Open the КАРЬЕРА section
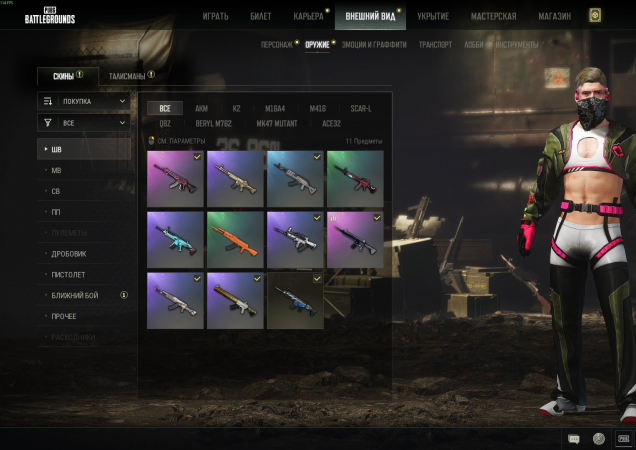This screenshot has width=636, height=450. pyautogui.click(x=308, y=17)
